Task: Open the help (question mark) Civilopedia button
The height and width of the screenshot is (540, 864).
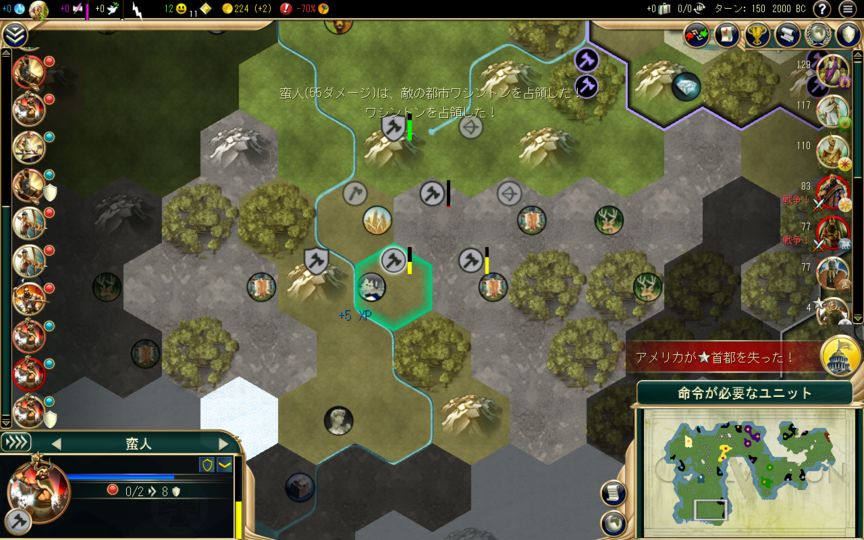Action: (820, 9)
